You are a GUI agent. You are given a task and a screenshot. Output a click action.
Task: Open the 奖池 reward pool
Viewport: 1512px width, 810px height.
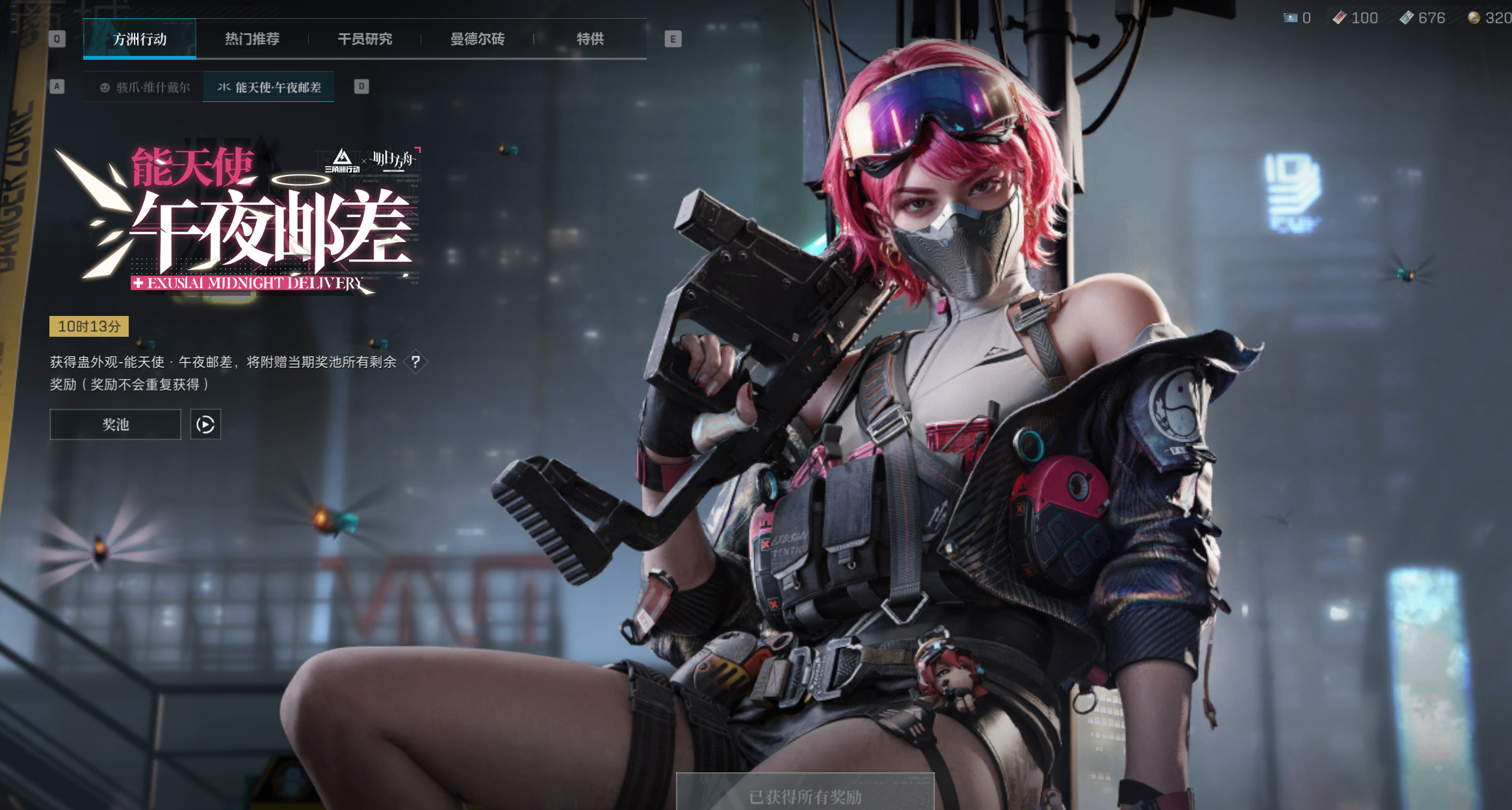114,424
